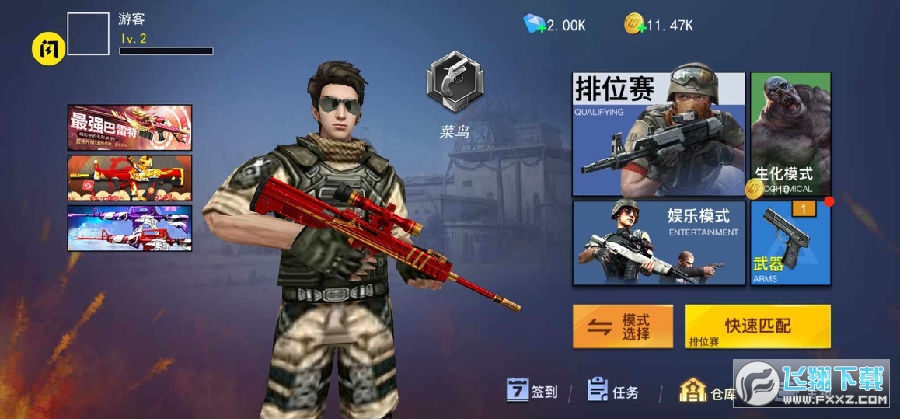The width and height of the screenshot is (900, 419).
Task: Start 快速匹配 quick match
Action: pyautogui.click(x=757, y=326)
